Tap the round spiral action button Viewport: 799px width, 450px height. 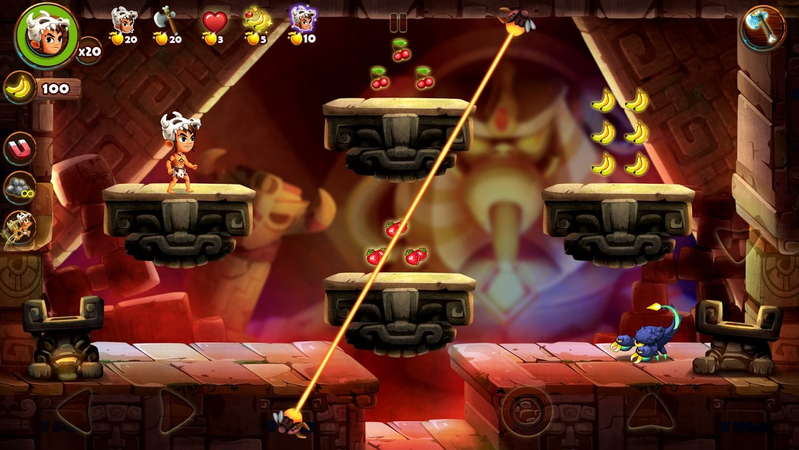click(x=527, y=410)
